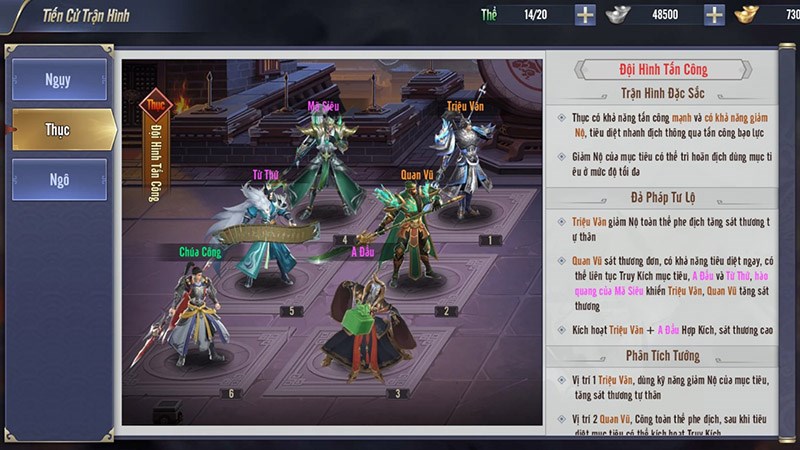Add stamina with the plus button beside Thể

point(585,15)
